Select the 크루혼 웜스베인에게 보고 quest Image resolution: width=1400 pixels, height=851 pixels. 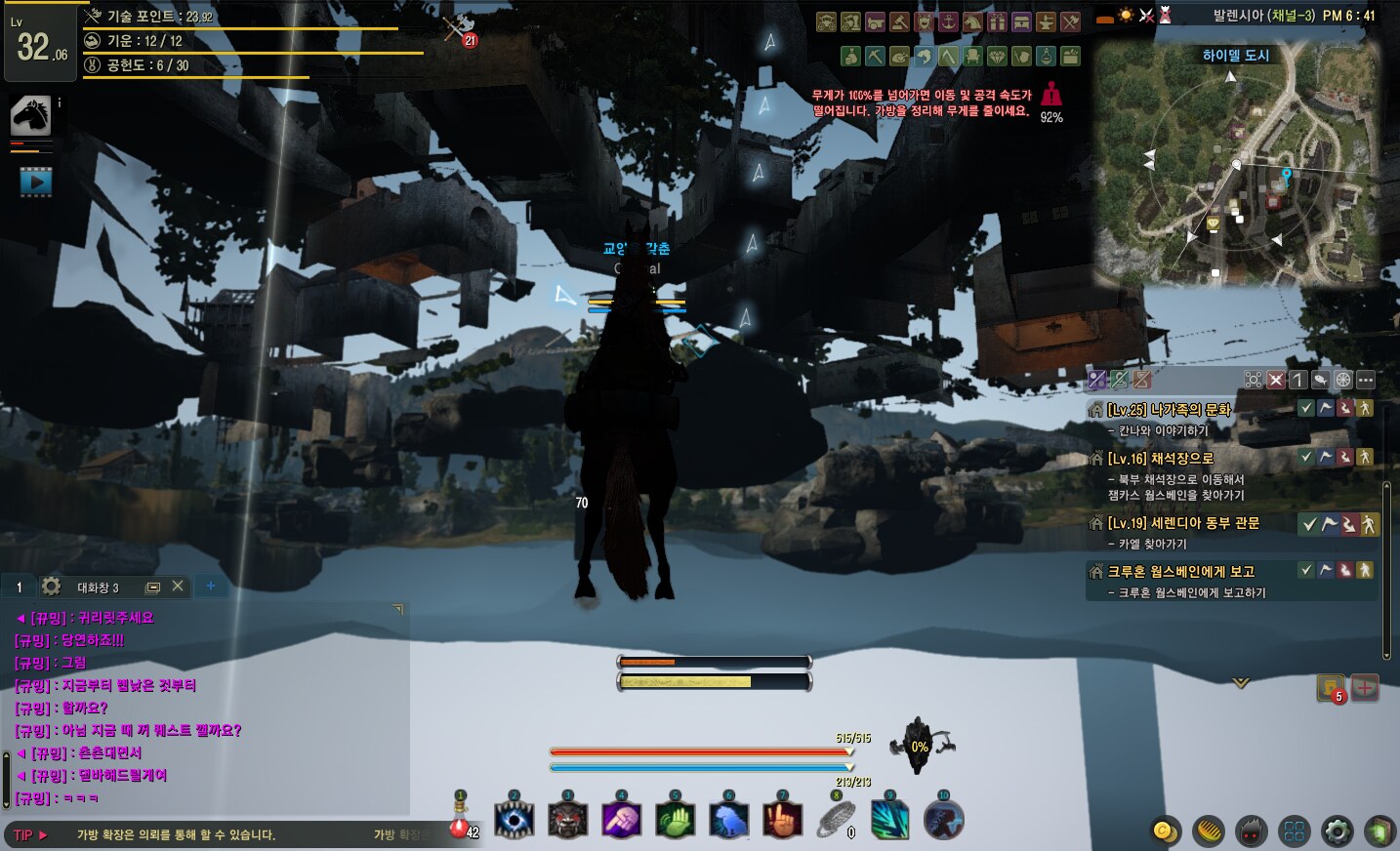[x=1180, y=571]
